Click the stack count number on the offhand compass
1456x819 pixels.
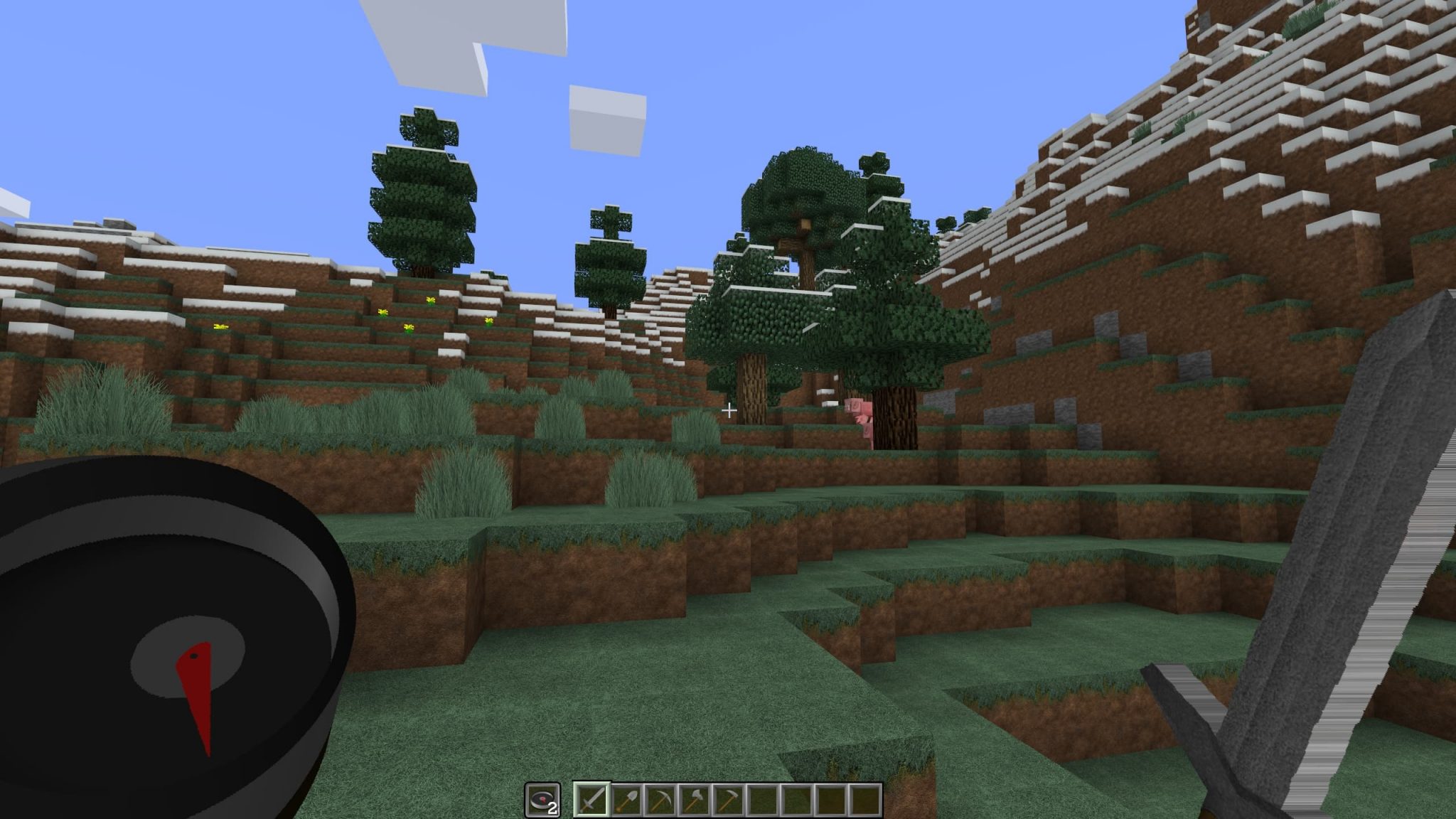(552, 808)
